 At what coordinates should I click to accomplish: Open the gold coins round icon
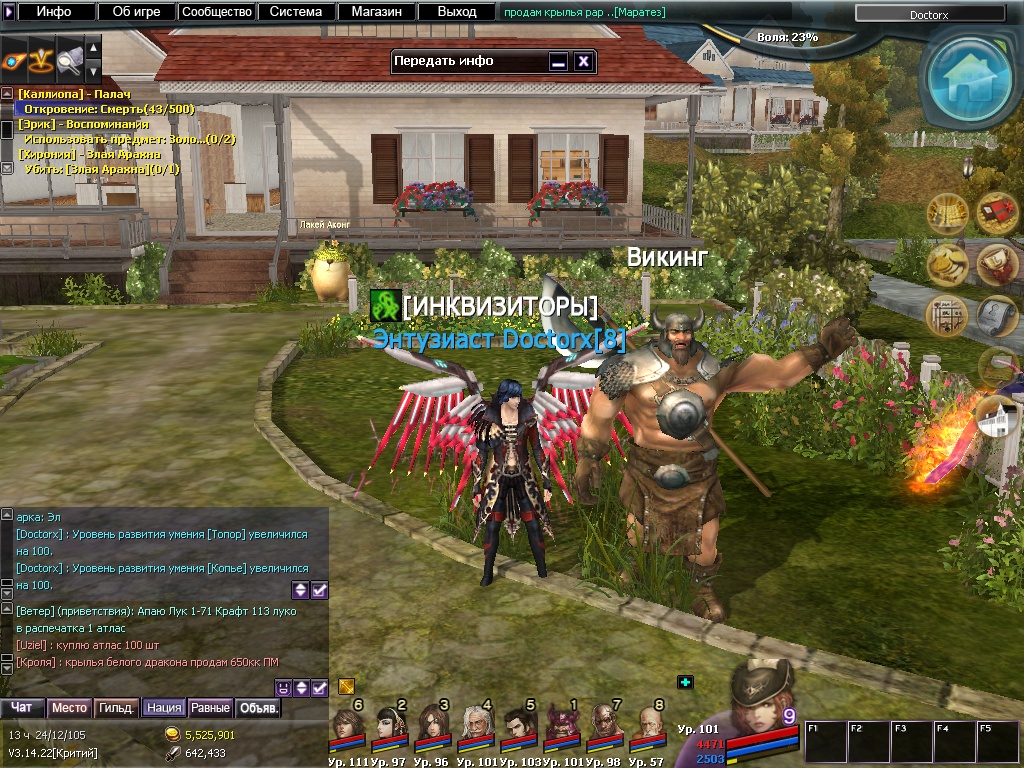click(946, 265)
